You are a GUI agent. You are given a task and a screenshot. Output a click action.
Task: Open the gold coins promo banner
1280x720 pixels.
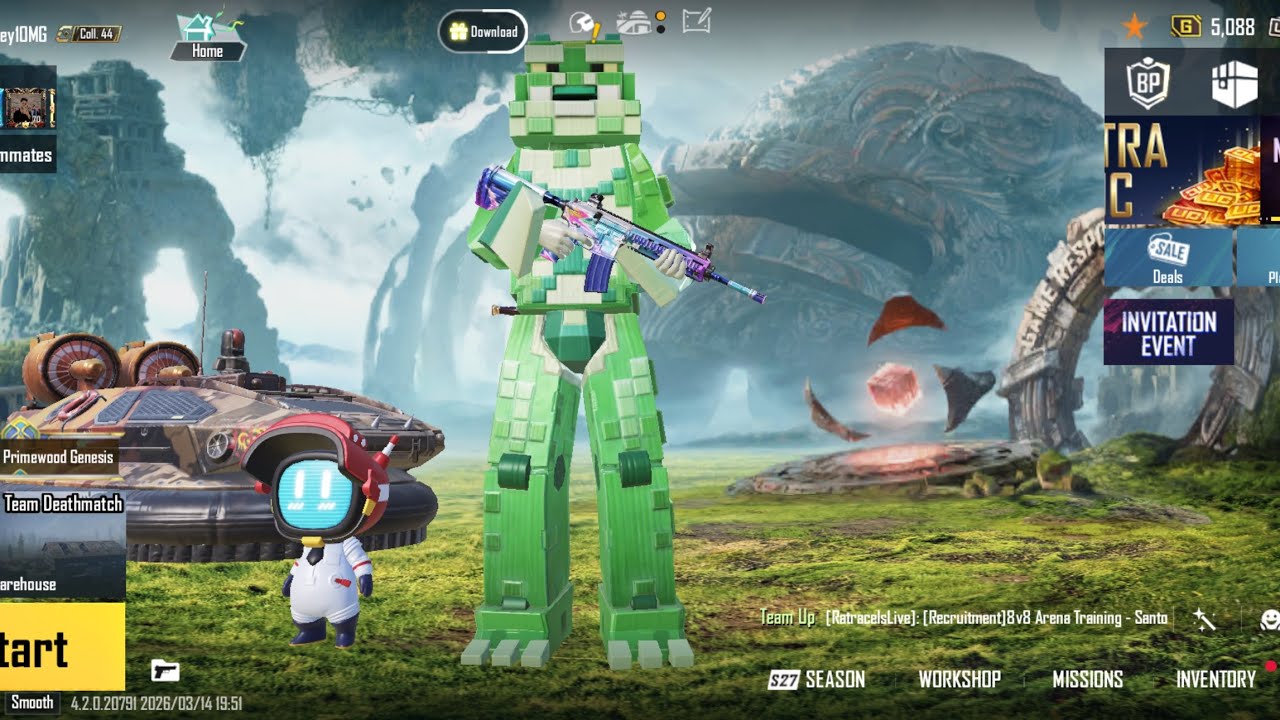pyautogui.click(x=1181, y=171)
